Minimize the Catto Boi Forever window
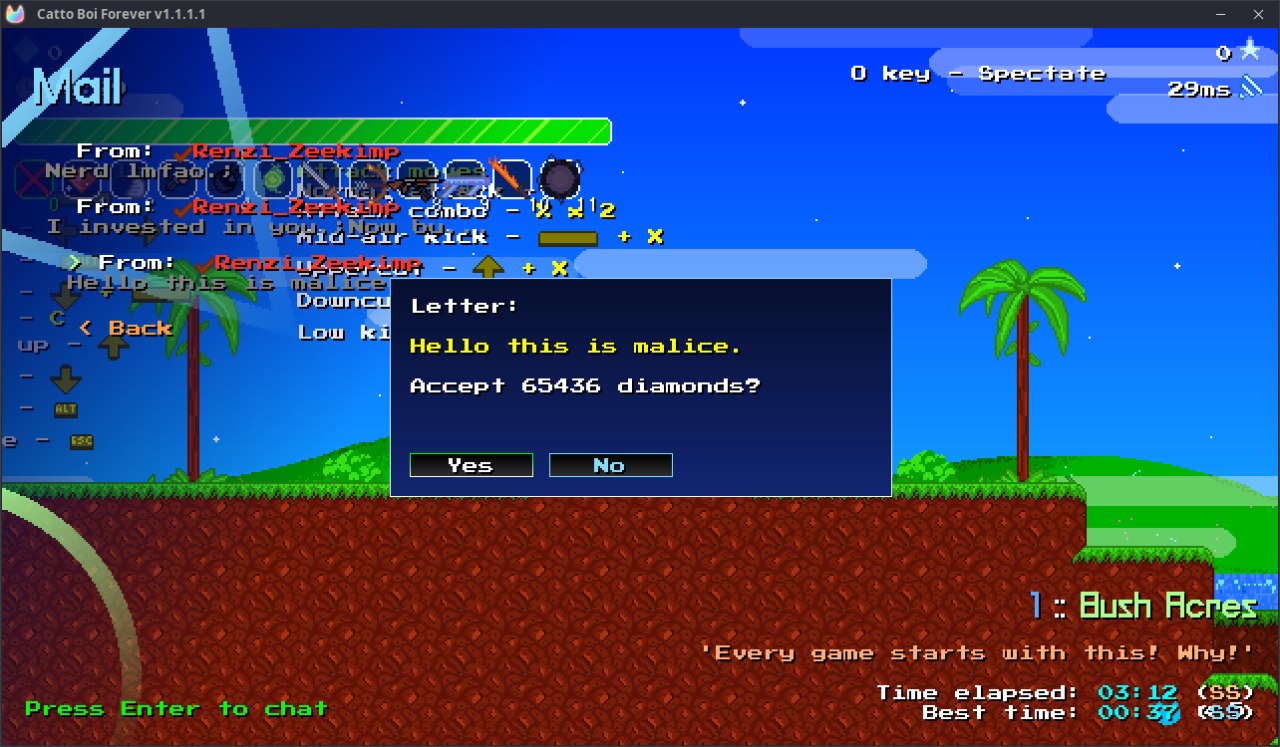This screenshot has height=747, width=1280. tap(1220, 14)
